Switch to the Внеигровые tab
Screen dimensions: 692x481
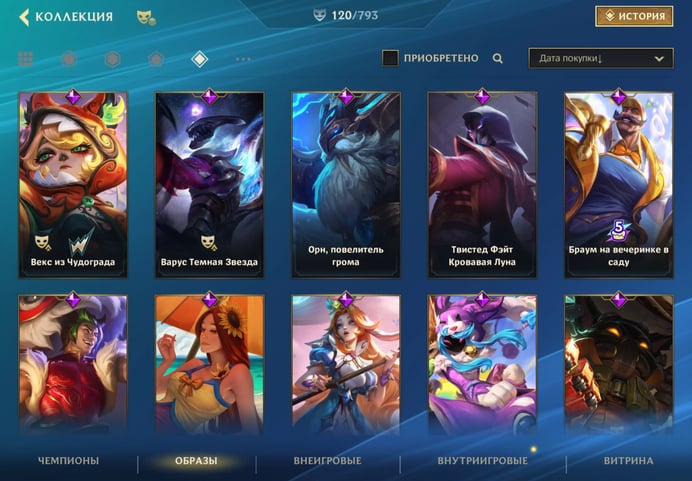[x=328, y=461]
